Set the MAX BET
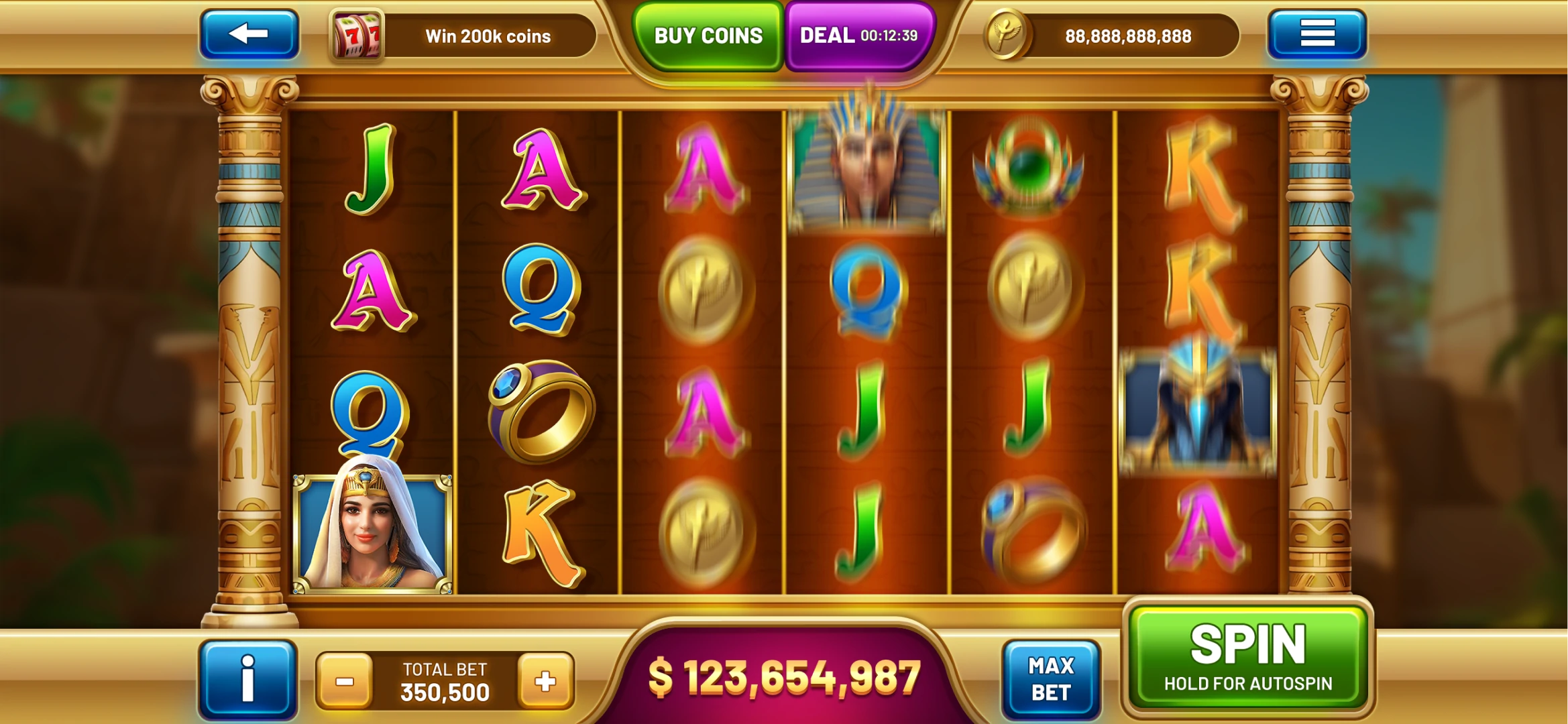This screenshot has width=1568, height=724. coord(1051,679)
